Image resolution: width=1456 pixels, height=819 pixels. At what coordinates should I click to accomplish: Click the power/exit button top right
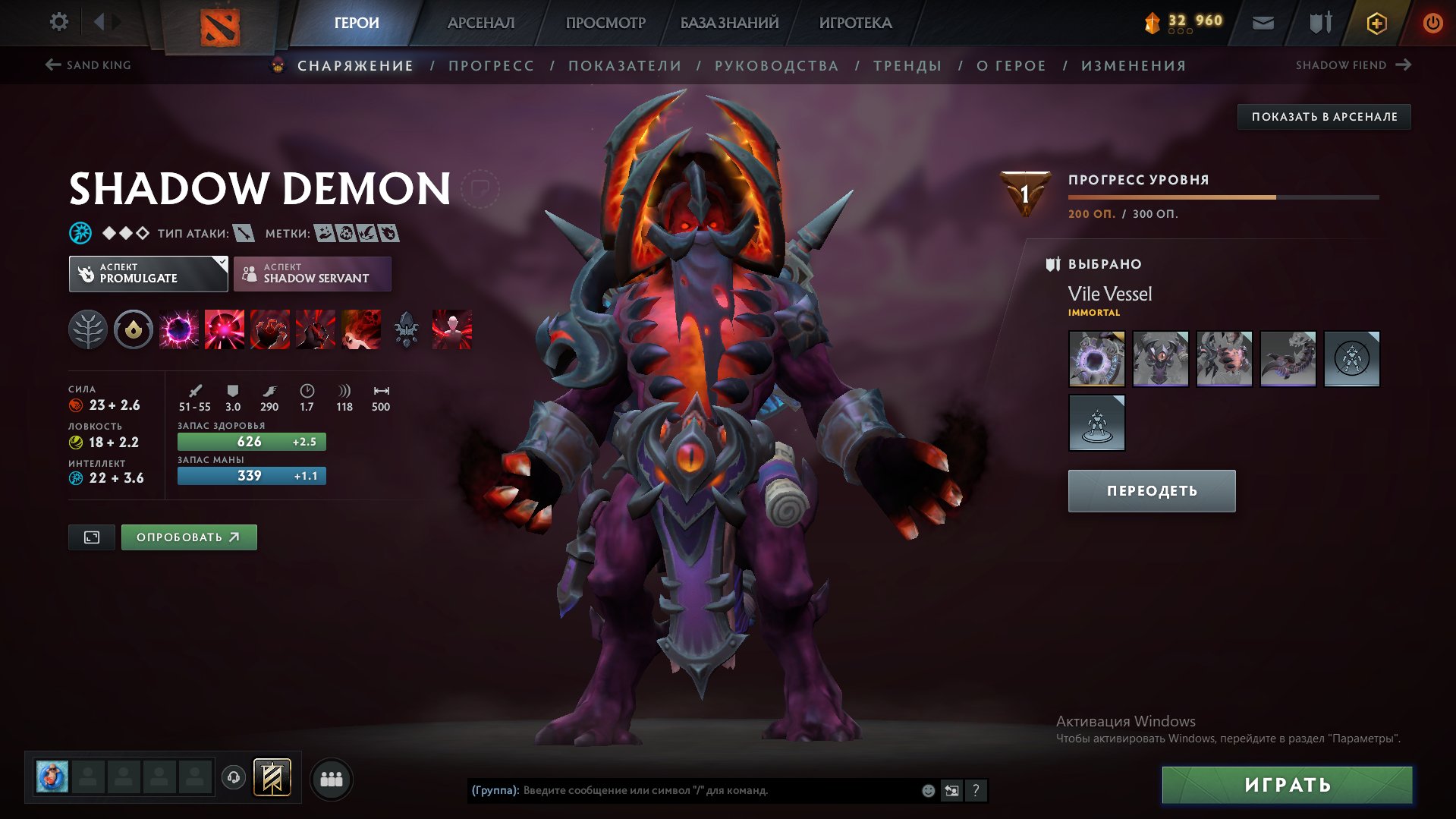coord(1432,22)
